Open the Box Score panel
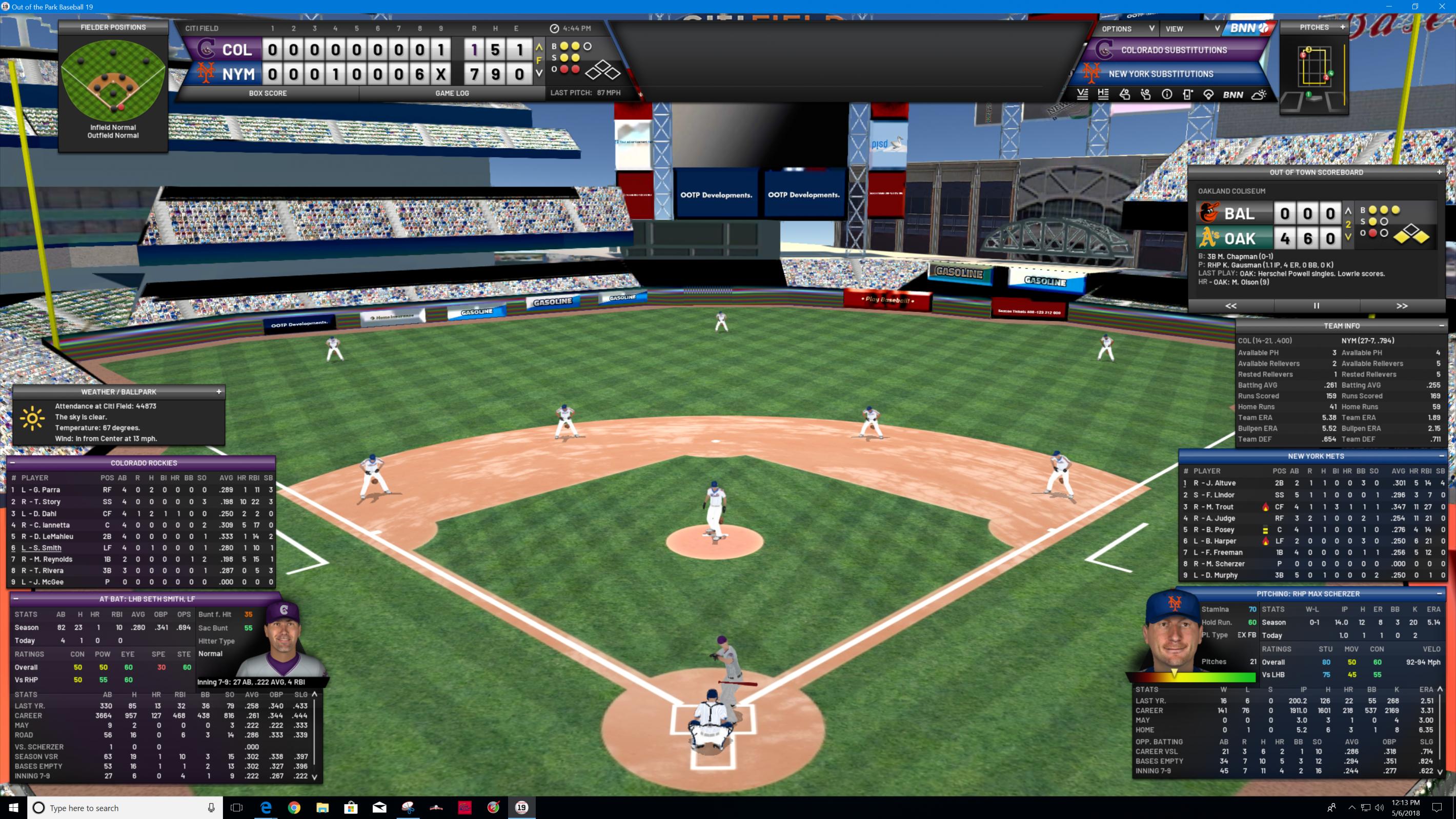Screen dimensions: 1456x819 (267, 93)
